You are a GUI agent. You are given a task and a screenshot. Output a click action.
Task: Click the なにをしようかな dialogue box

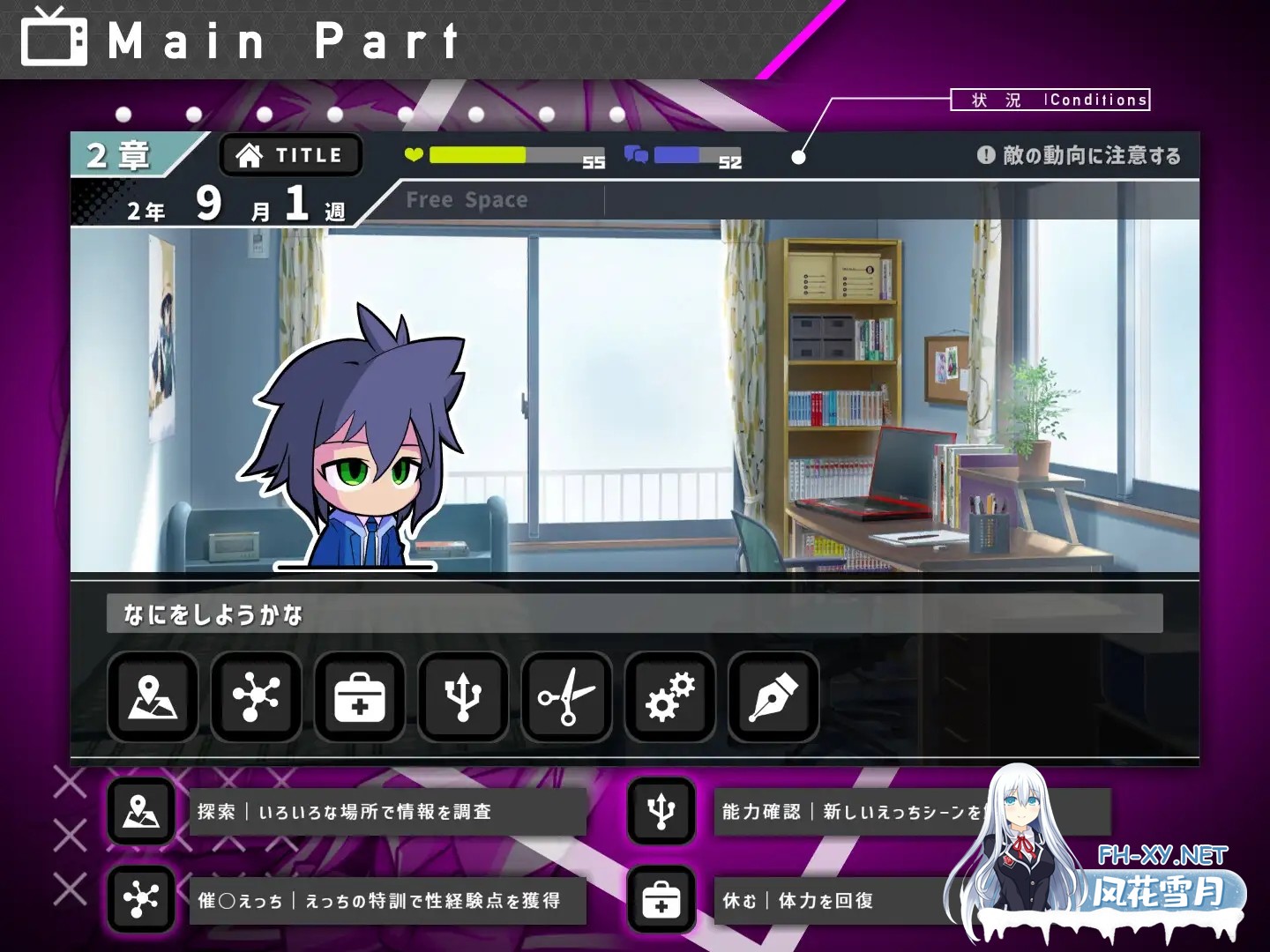(x=633, y=614)
